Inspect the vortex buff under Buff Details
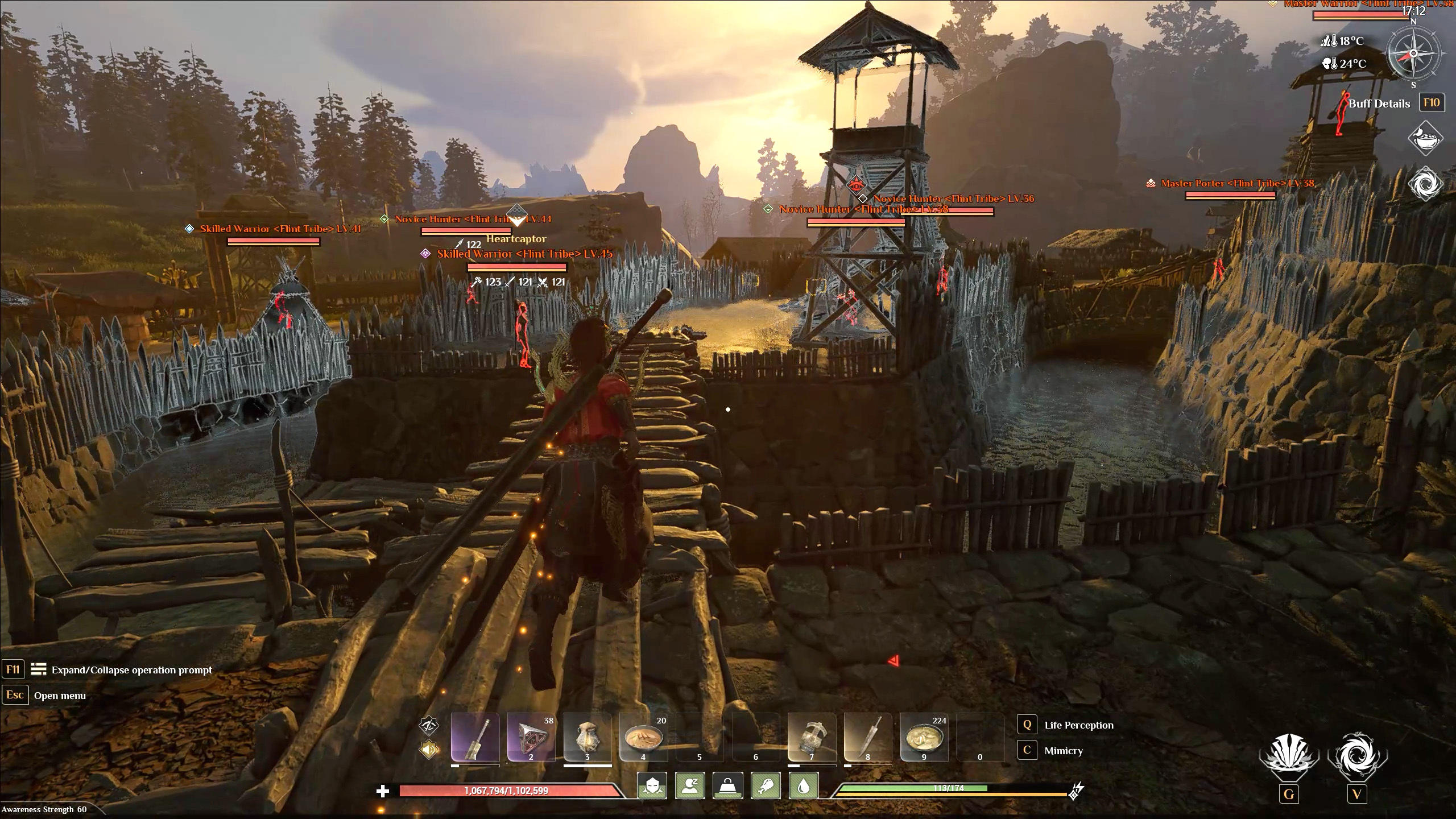 pyautogui.click(x=1425, y=184)
